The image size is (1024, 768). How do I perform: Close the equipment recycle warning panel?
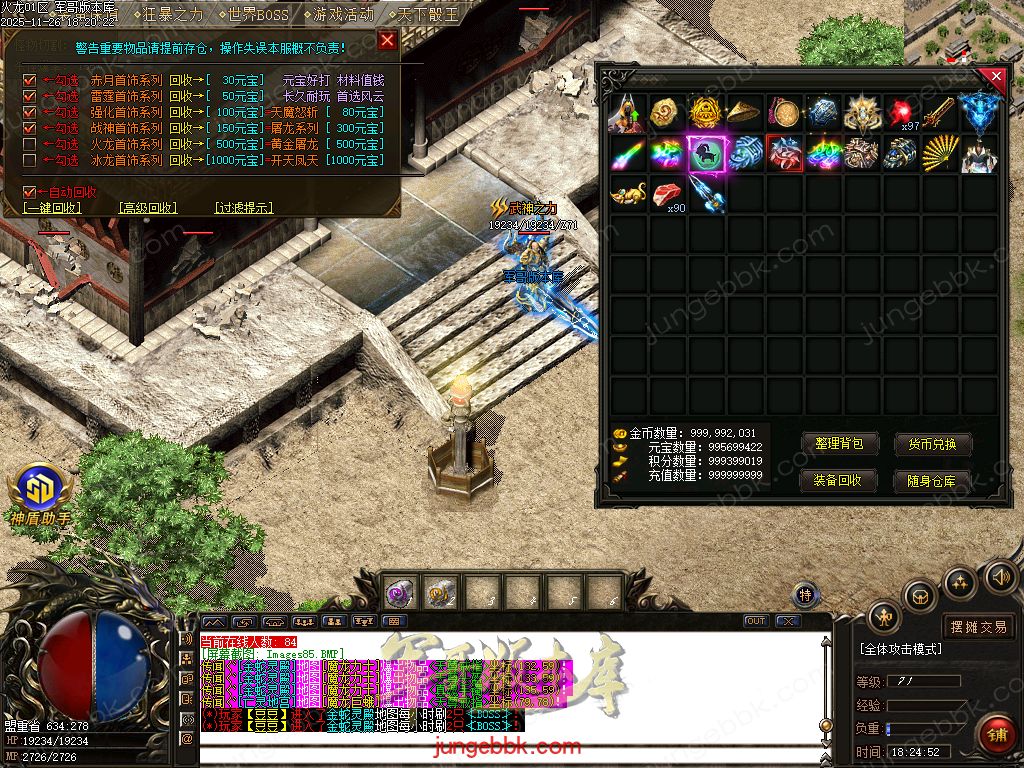[387, 40]
